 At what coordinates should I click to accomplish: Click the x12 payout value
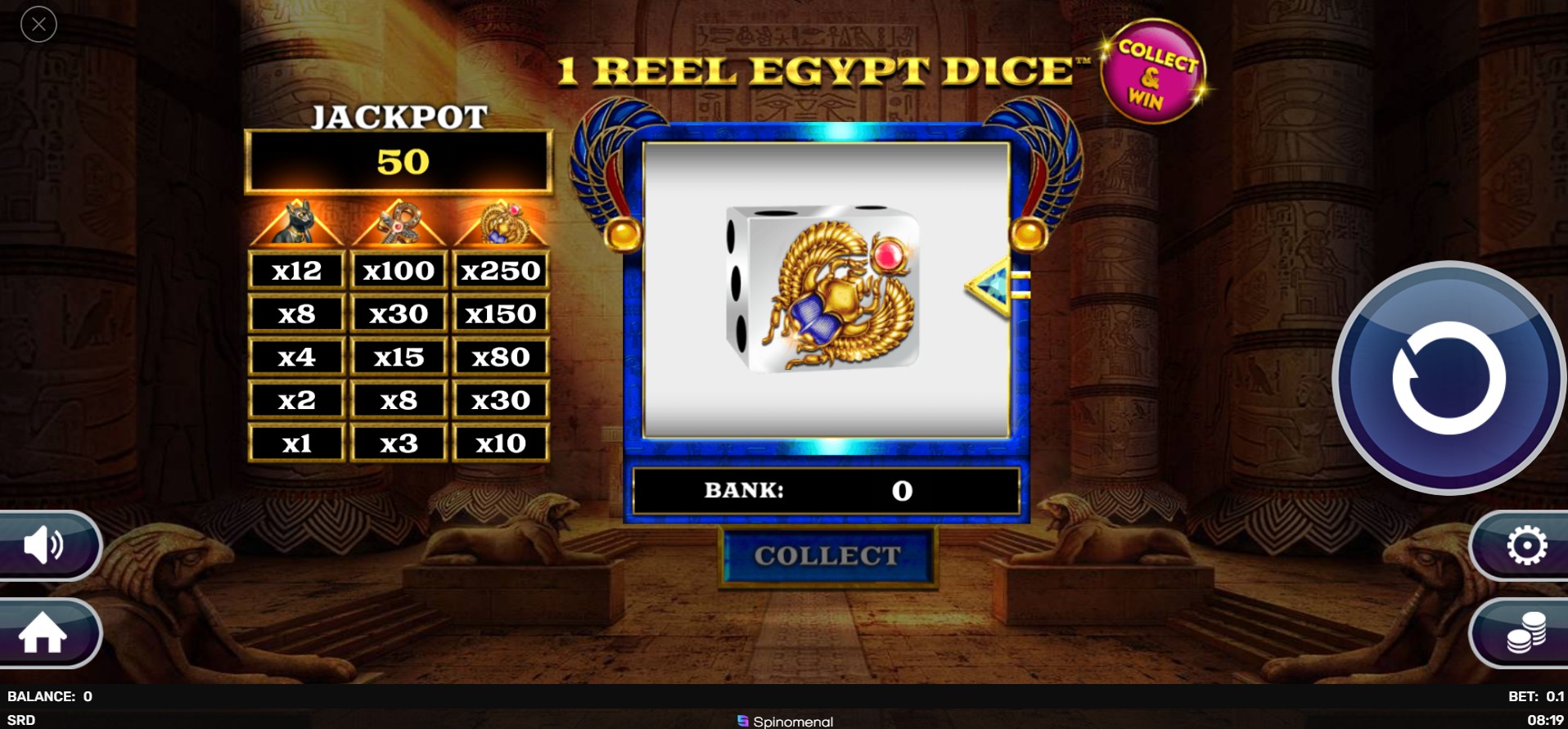(x=296, y=270)
